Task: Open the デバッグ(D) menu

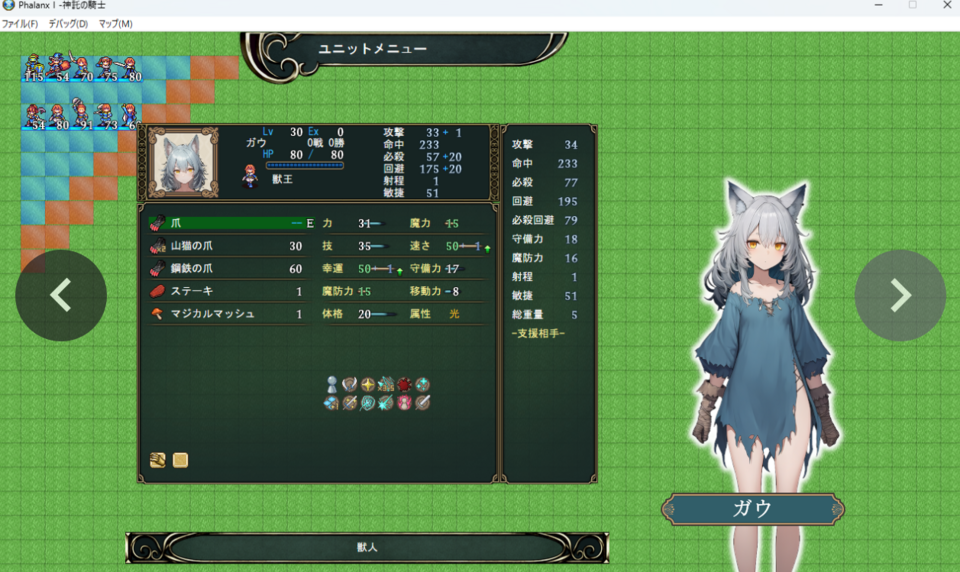Action: pyautogui.click(x=68, y=24)
